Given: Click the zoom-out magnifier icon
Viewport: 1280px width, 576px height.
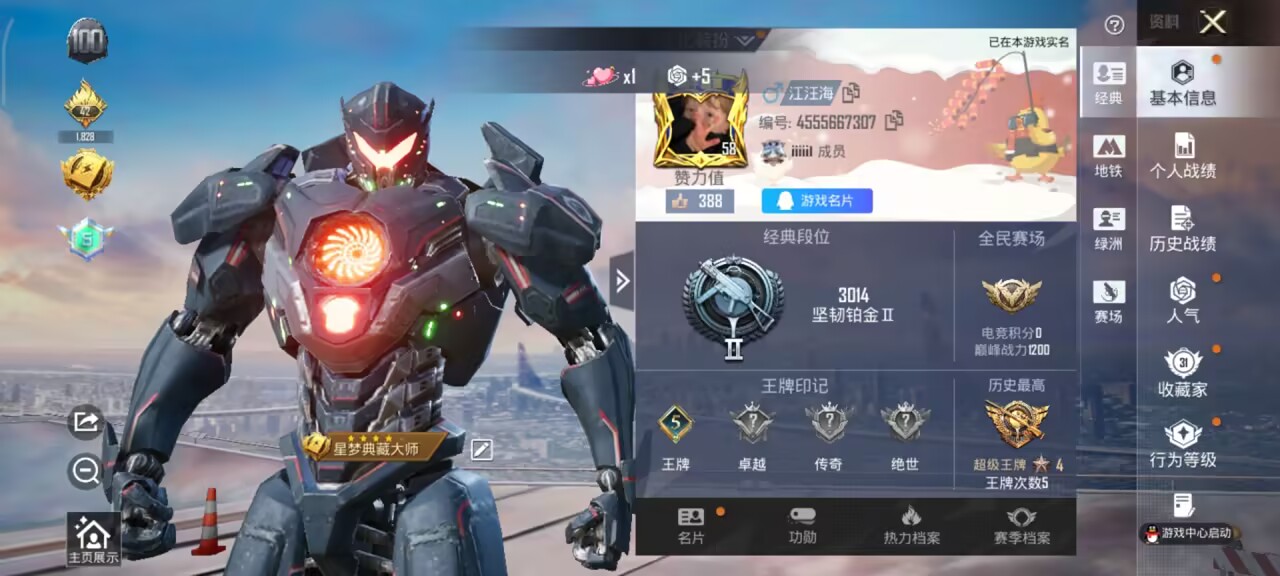Looking at the screenshot, I should 86,471.
